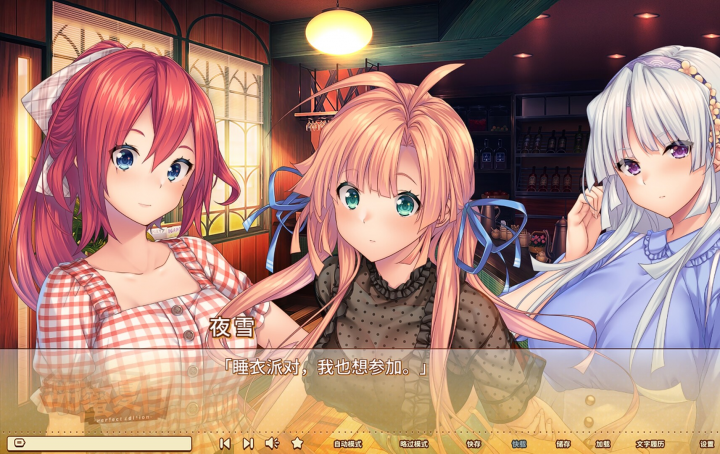Open the settings menu (设置)
Viewport: 720px width, 454px height.
coord(707,443)
